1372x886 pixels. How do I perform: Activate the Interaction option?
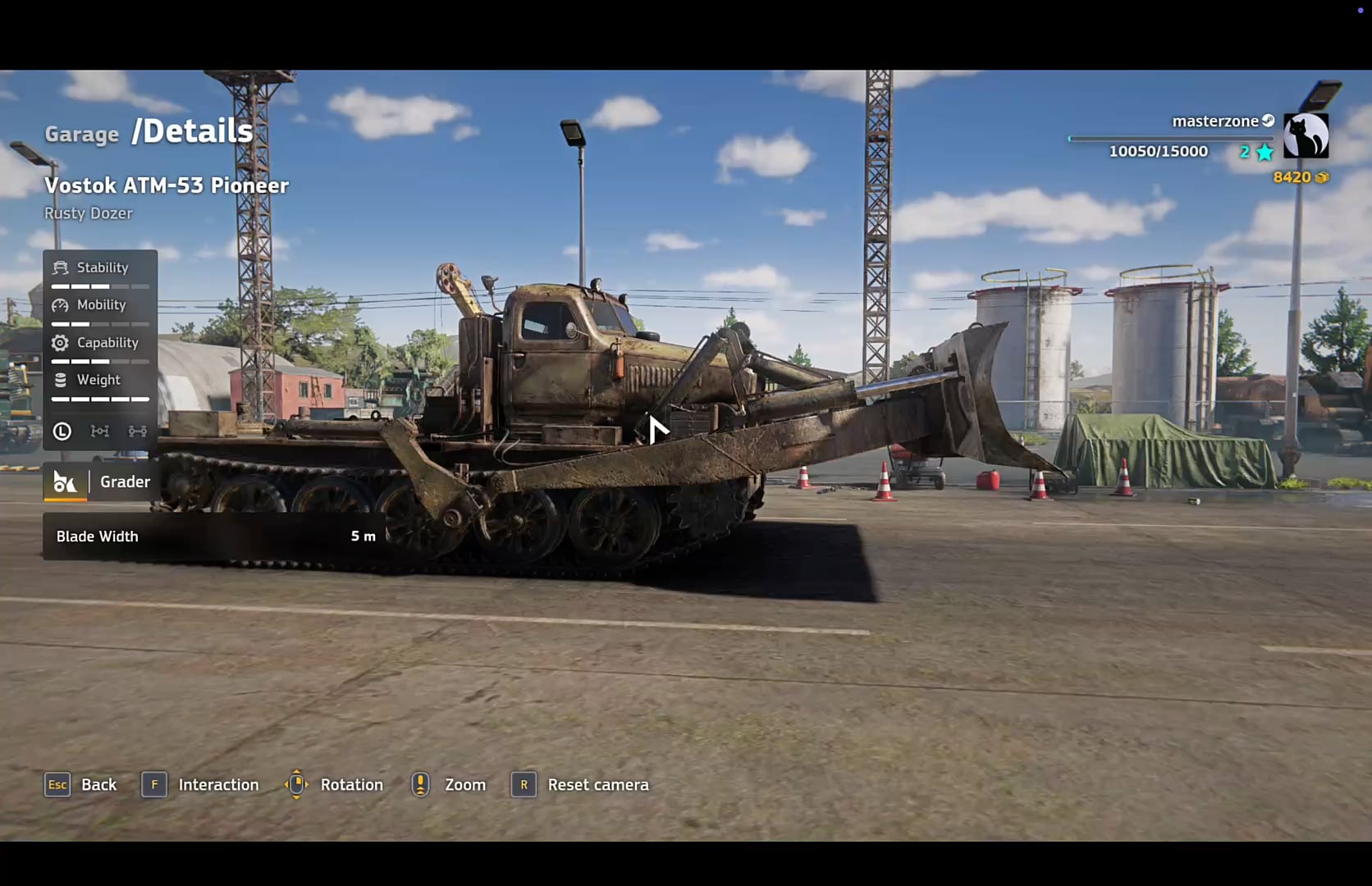tap(217, 785)
